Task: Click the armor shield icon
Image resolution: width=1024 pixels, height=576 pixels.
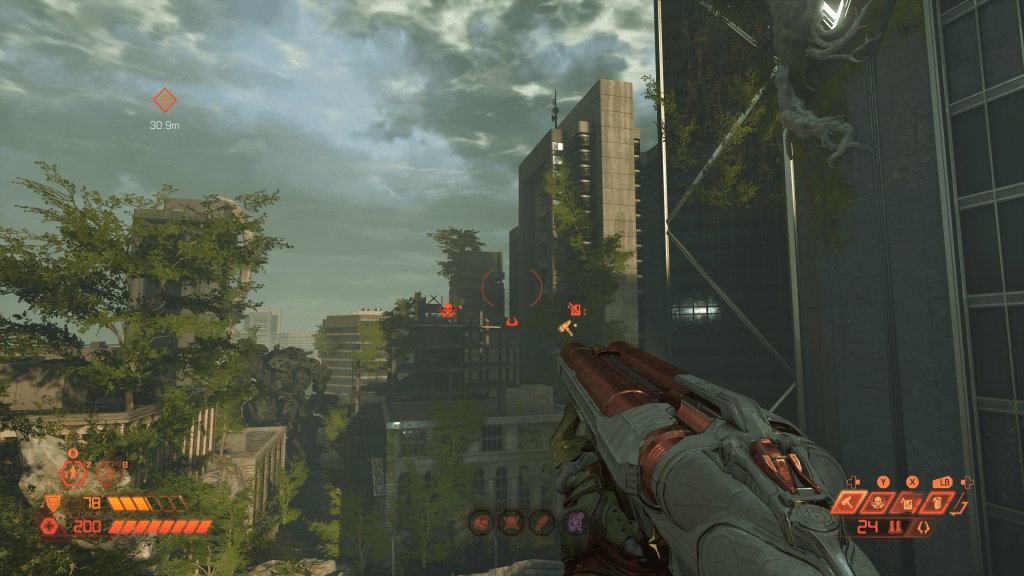Action: 52,503
